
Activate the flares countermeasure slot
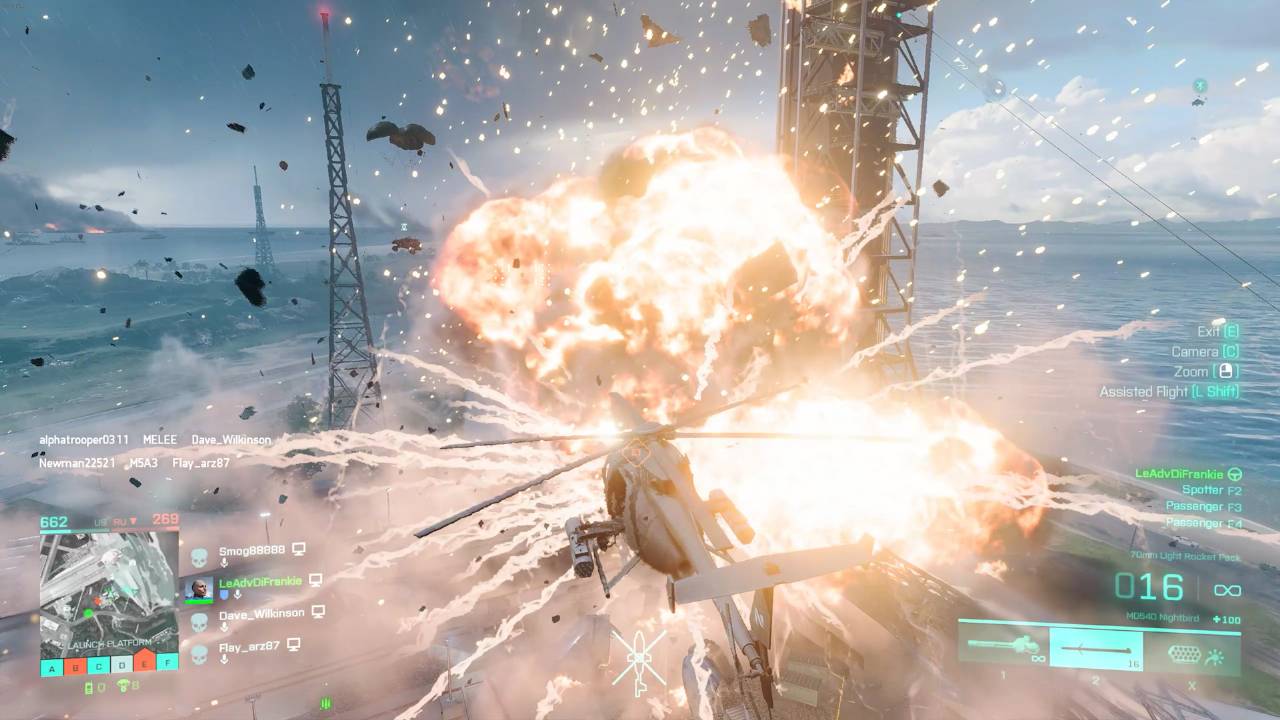point(1190,653)
